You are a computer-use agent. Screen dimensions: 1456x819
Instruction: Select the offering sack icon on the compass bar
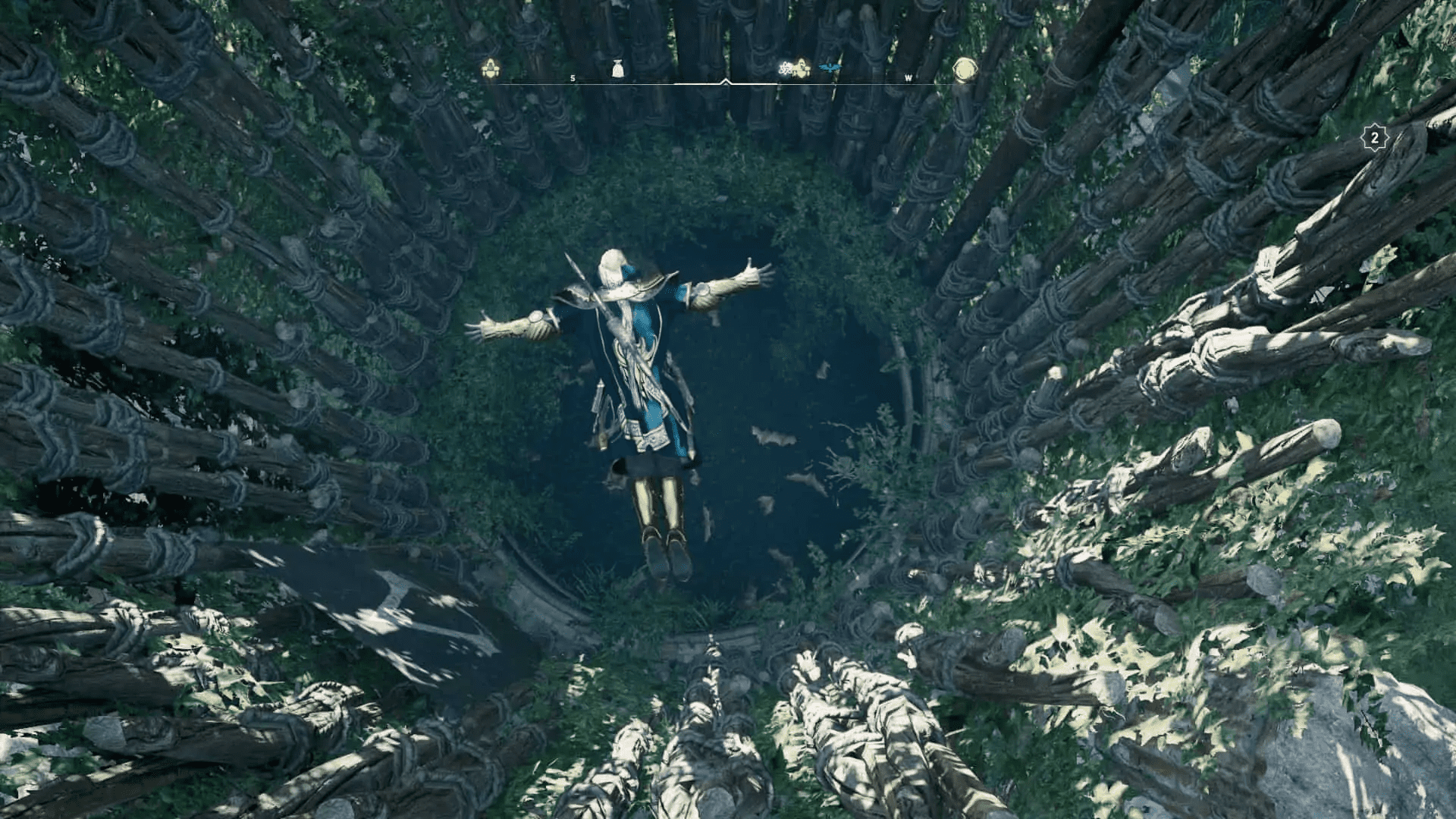617,67
